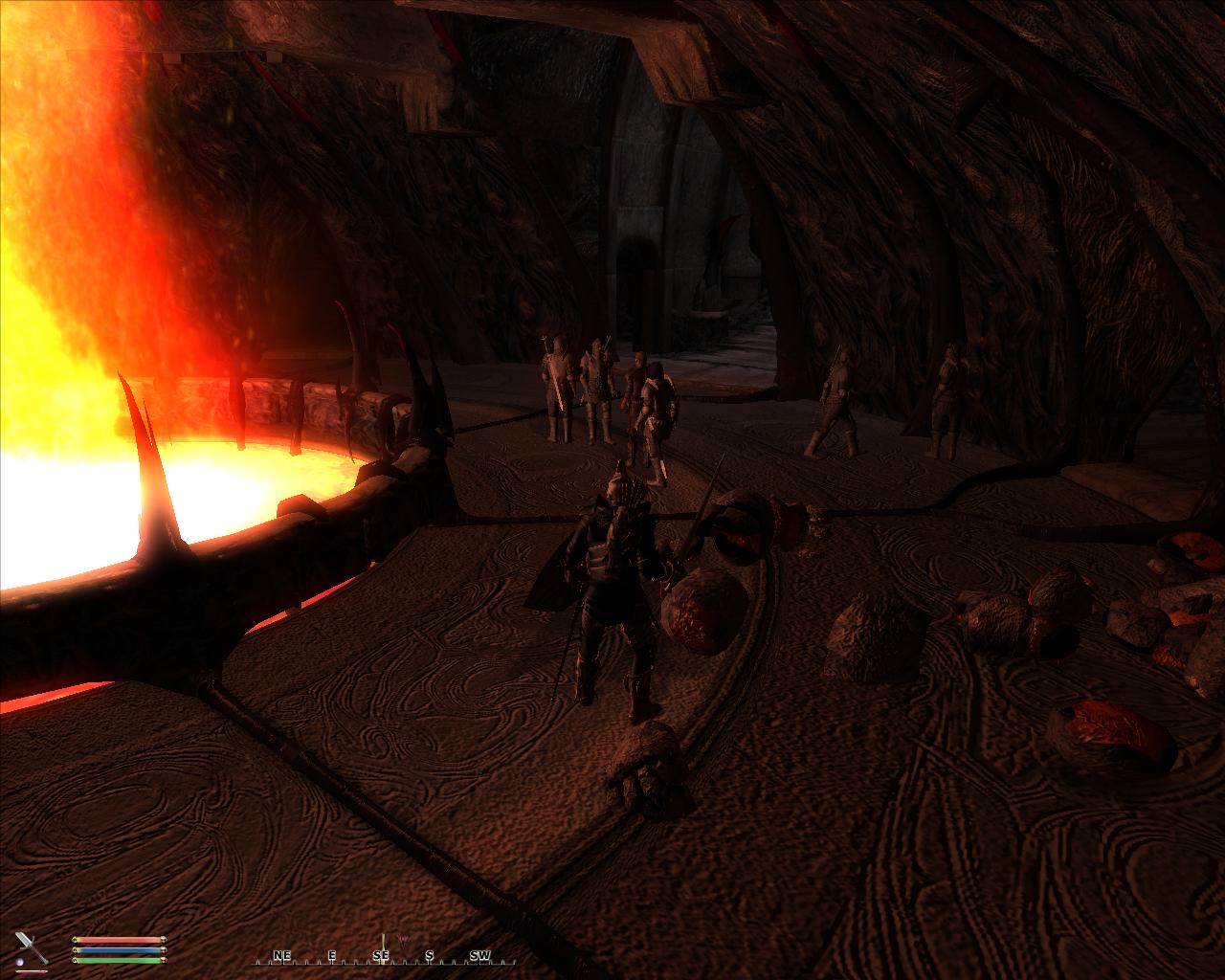Click the compass direction strip
This screenshot has height=980, width=1225.
pyautogui.click(x=383, y=956)
